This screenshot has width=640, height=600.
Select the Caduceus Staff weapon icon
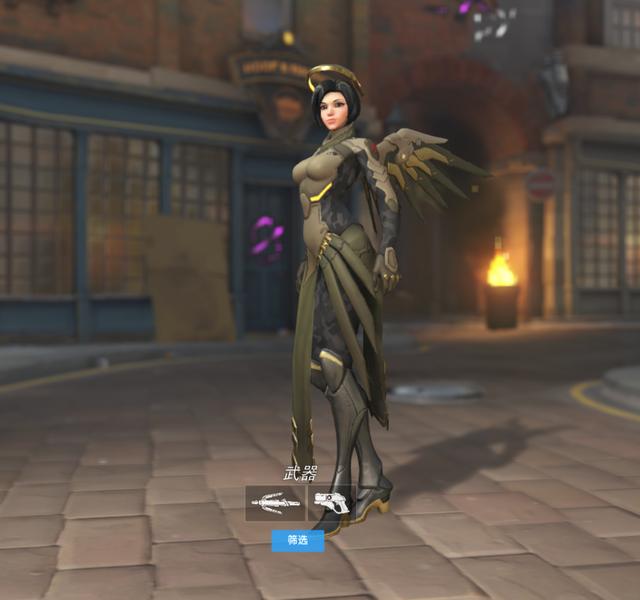pos(275,503)
